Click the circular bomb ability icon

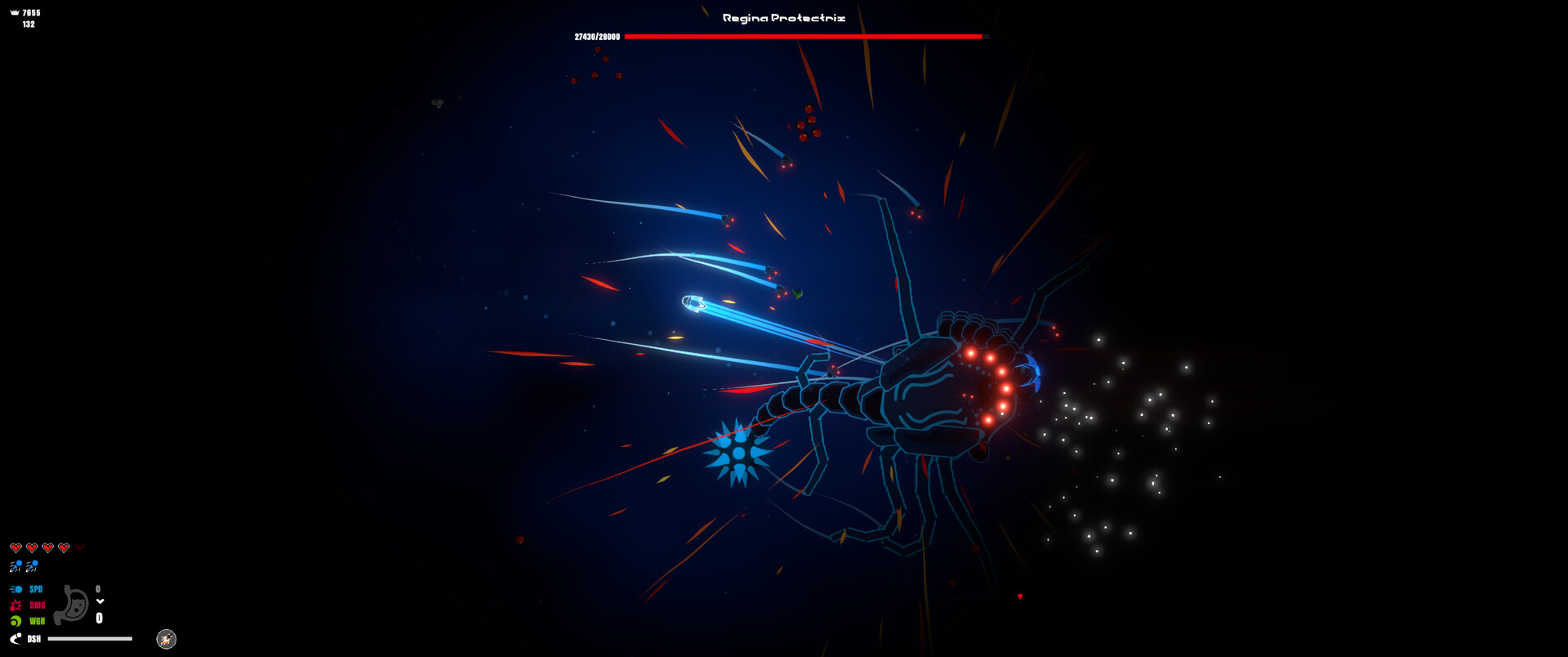pyautogui.click(x=166, y=639)
